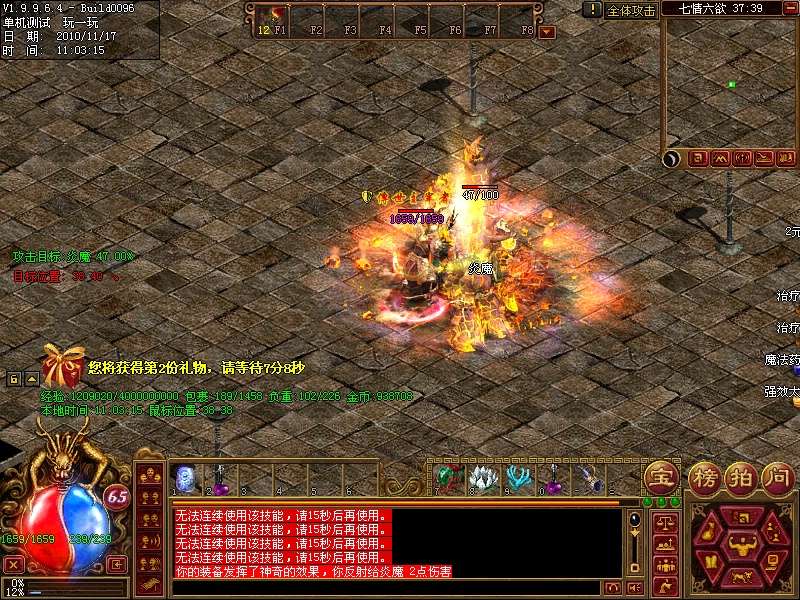Image resolution: width=800 pixels, height=600 pixels.
Task: Select the green and red herb in slot 7
Action: [449, 479]
